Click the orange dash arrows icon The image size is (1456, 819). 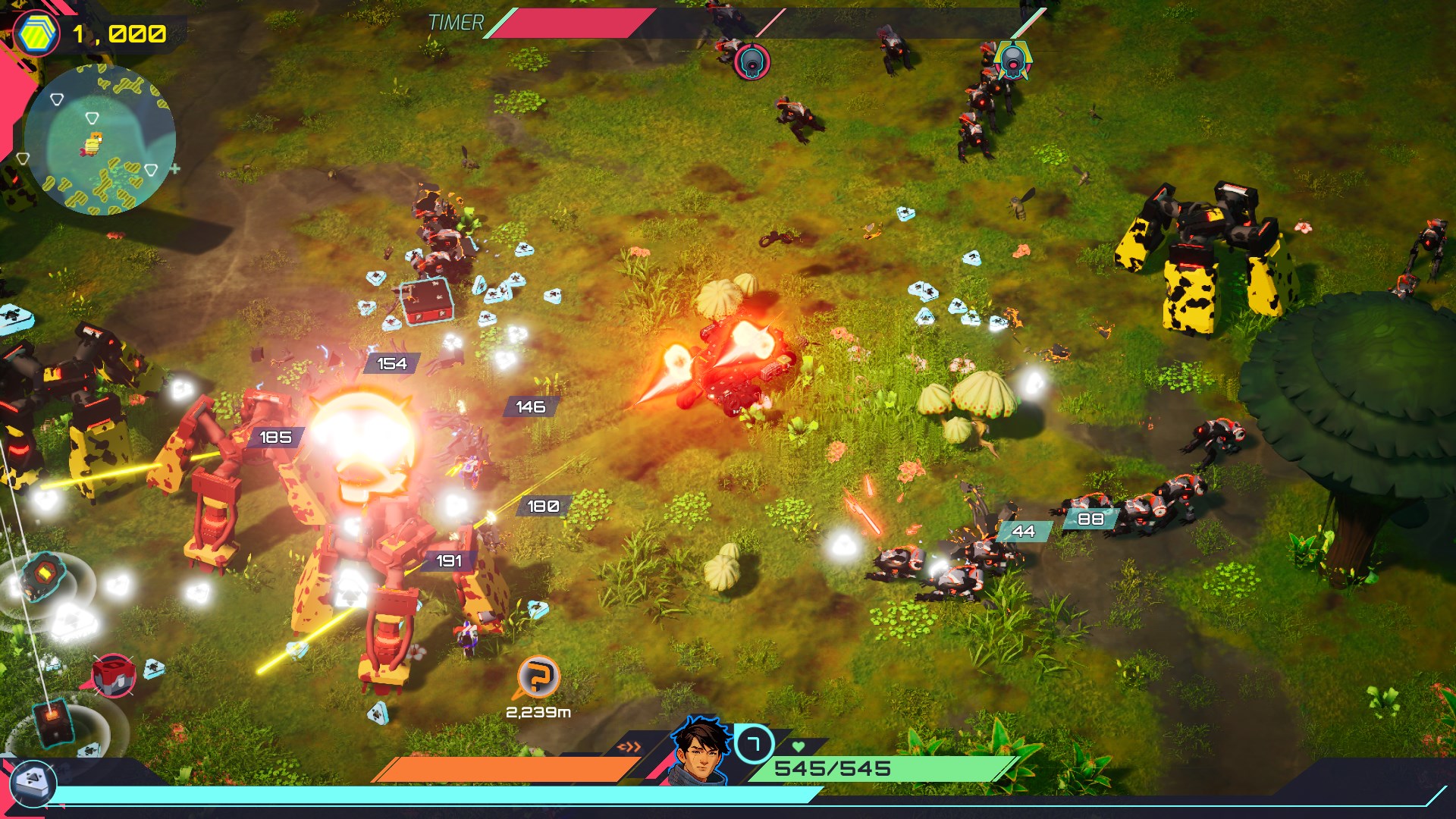(x=629, y=747)
